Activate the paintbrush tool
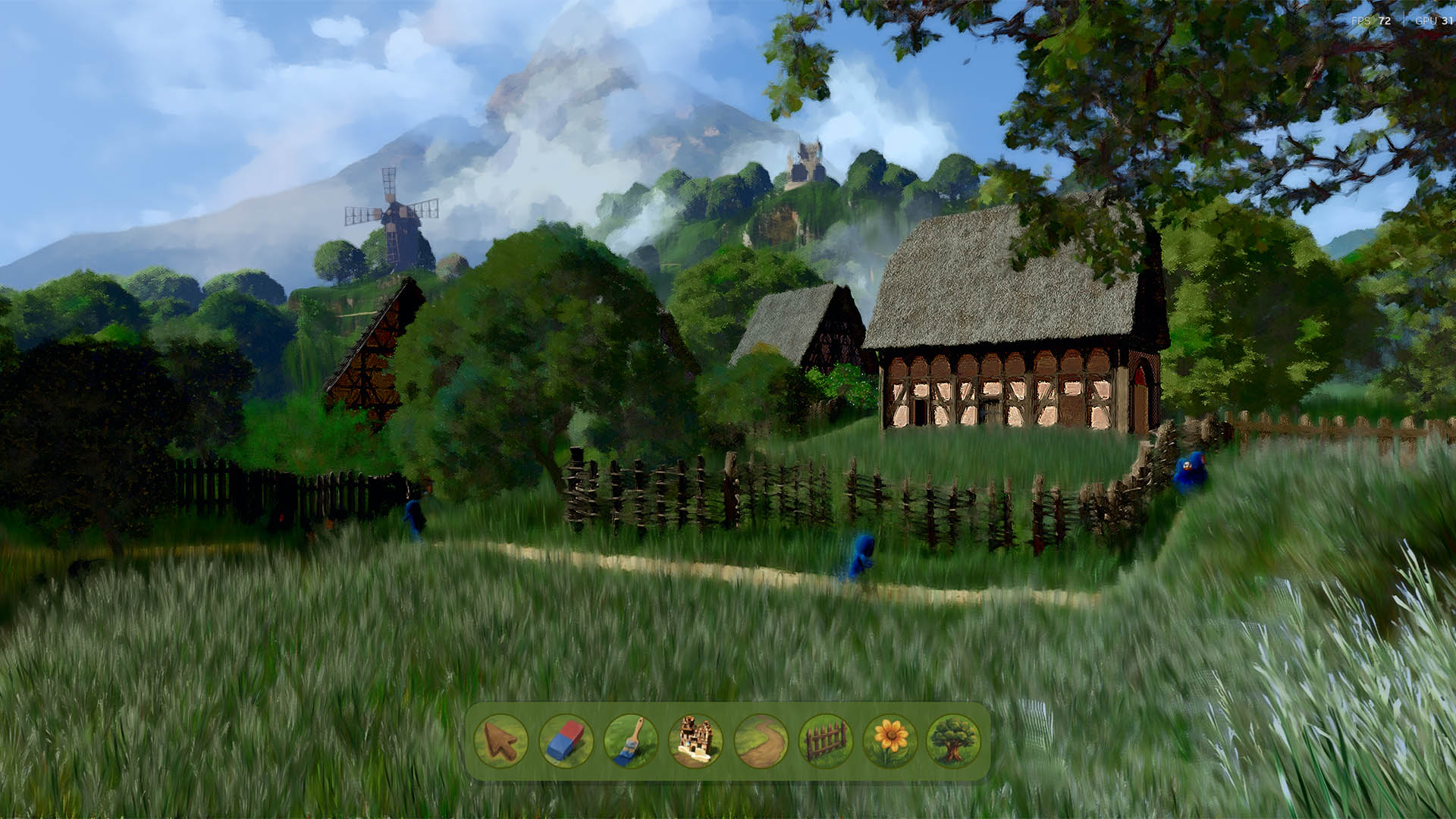This screenshot has width=1456, height=819. pyautogui.click(x=631, y=741)
